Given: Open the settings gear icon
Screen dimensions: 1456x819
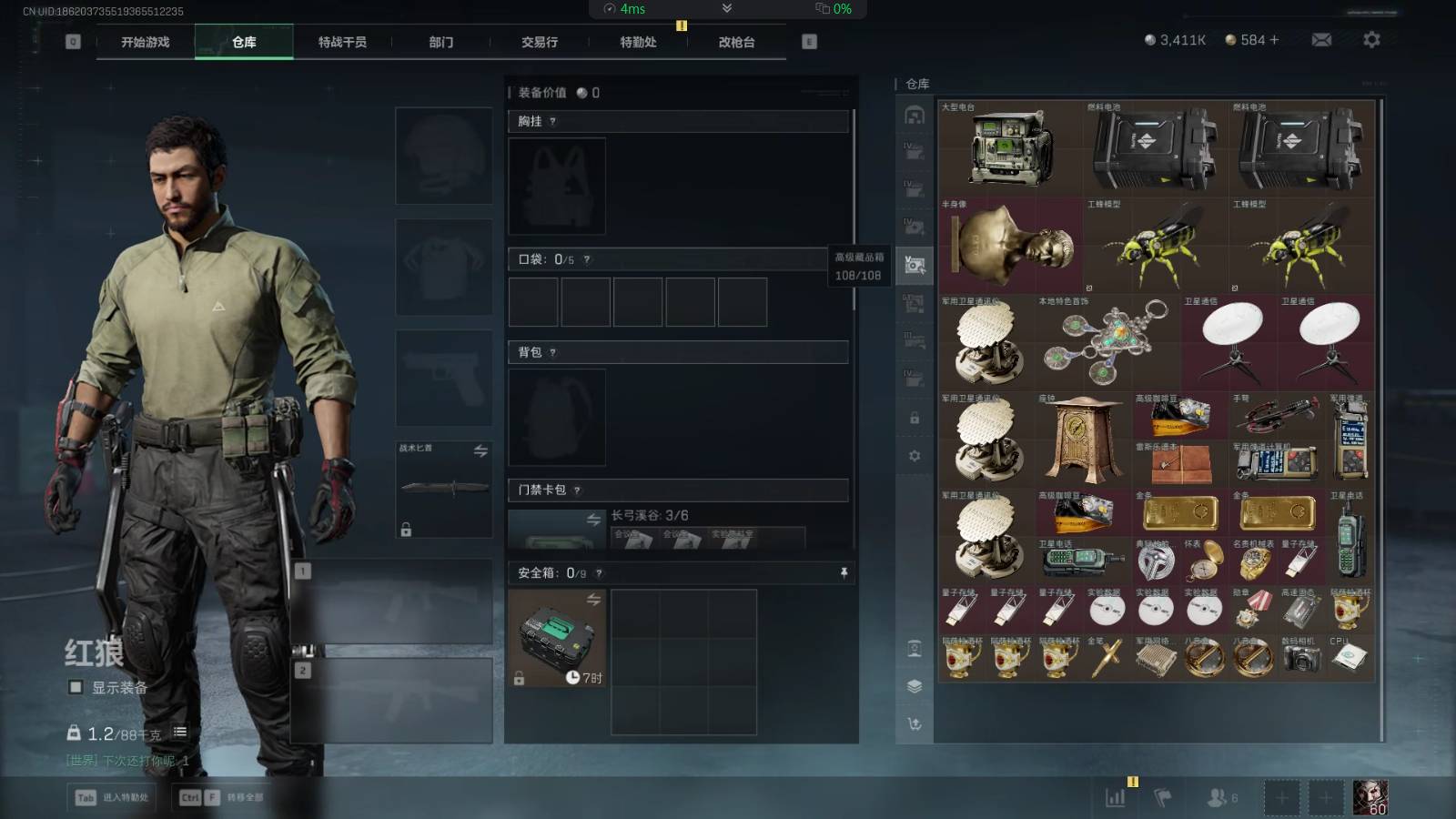Looking at the screenshot, I should [x=1371, y=40].
